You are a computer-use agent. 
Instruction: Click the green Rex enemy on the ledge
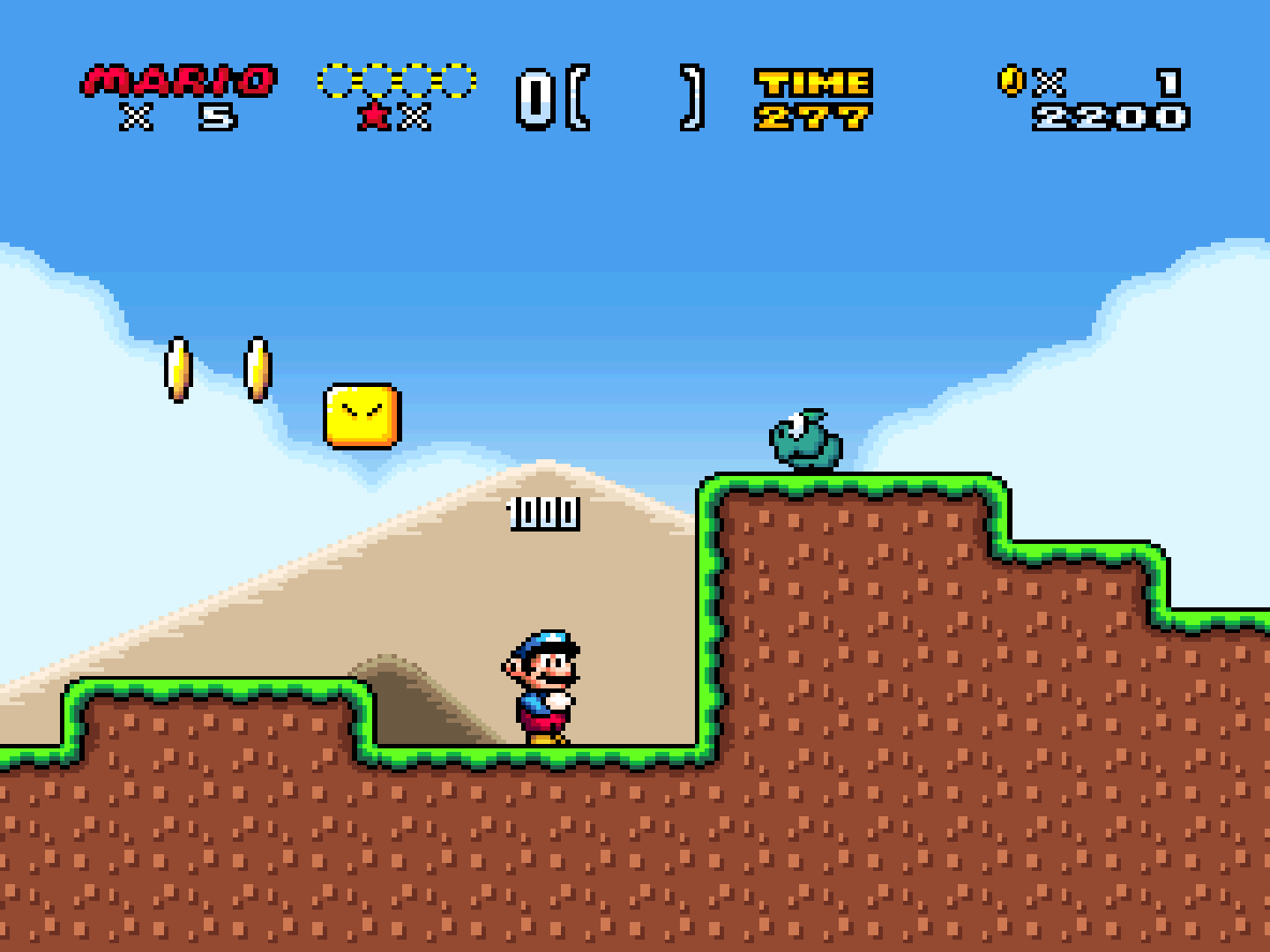(x=807, y=443)
